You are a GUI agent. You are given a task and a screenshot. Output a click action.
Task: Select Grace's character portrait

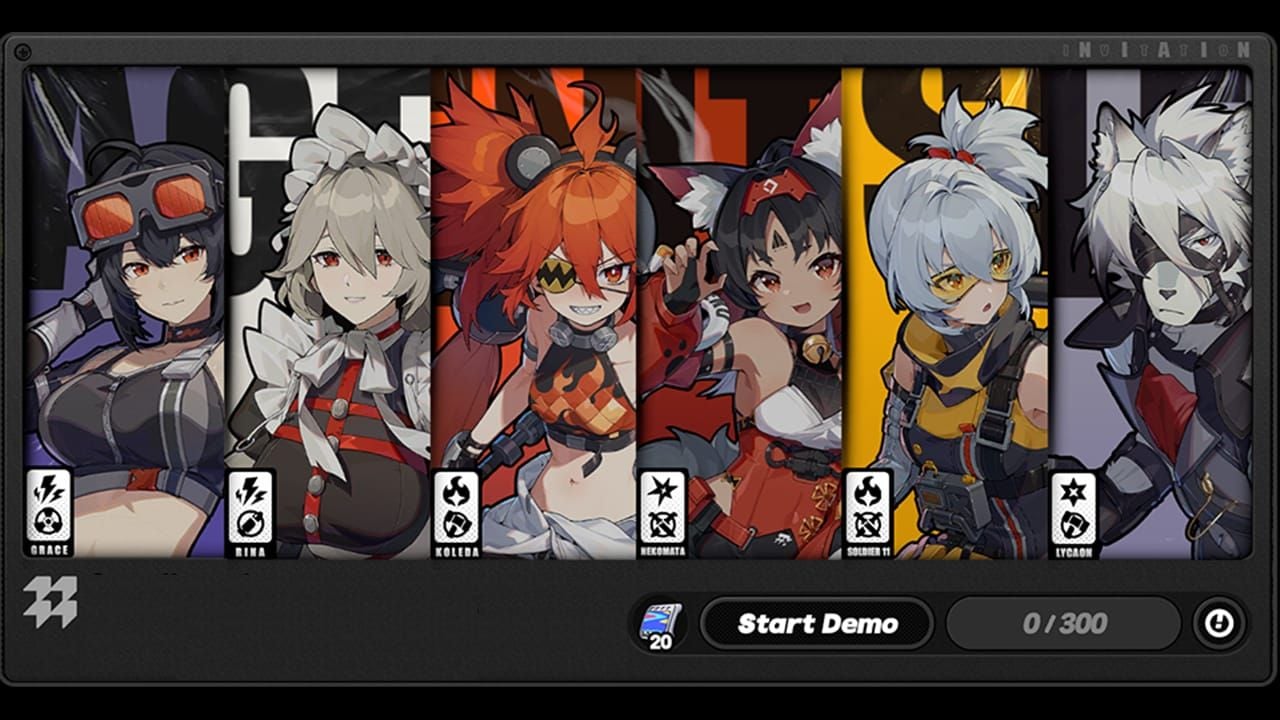(x=120, y=300)
